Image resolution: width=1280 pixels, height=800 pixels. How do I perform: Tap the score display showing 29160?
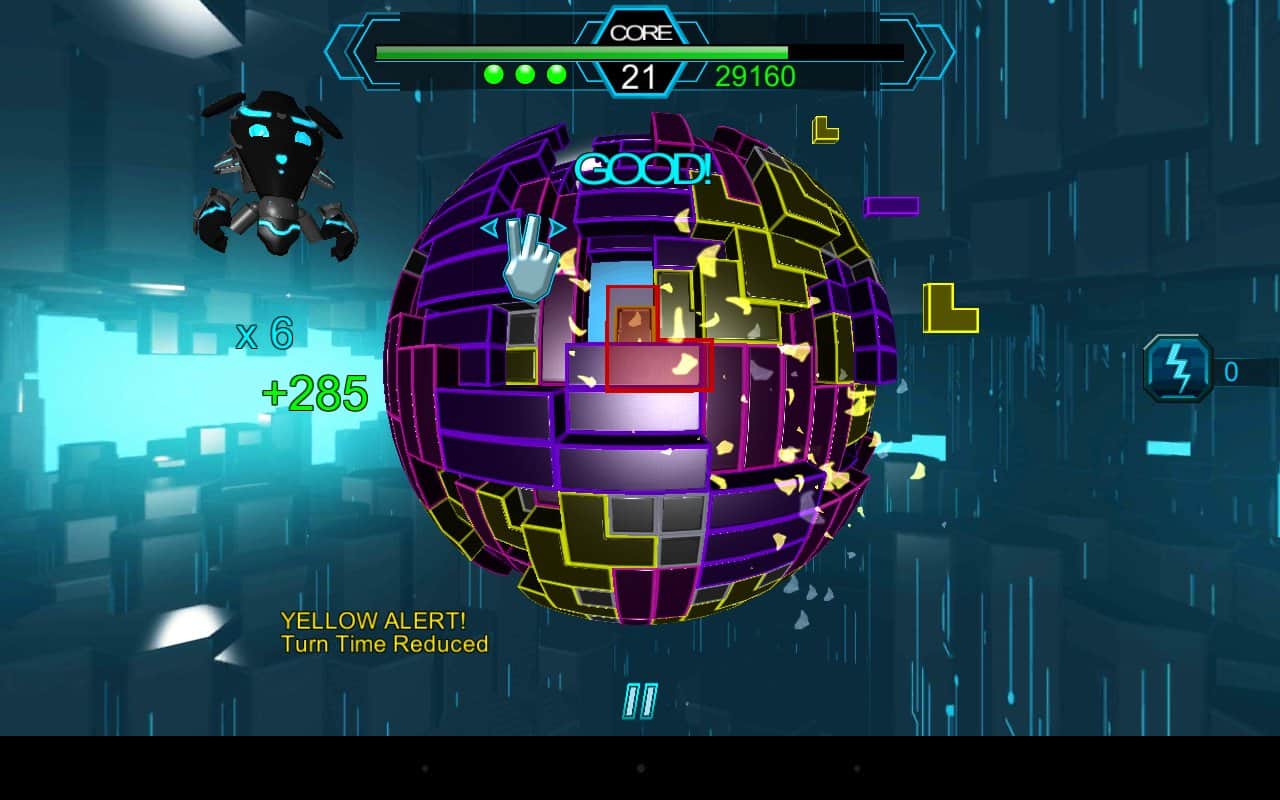coord(757,77)
